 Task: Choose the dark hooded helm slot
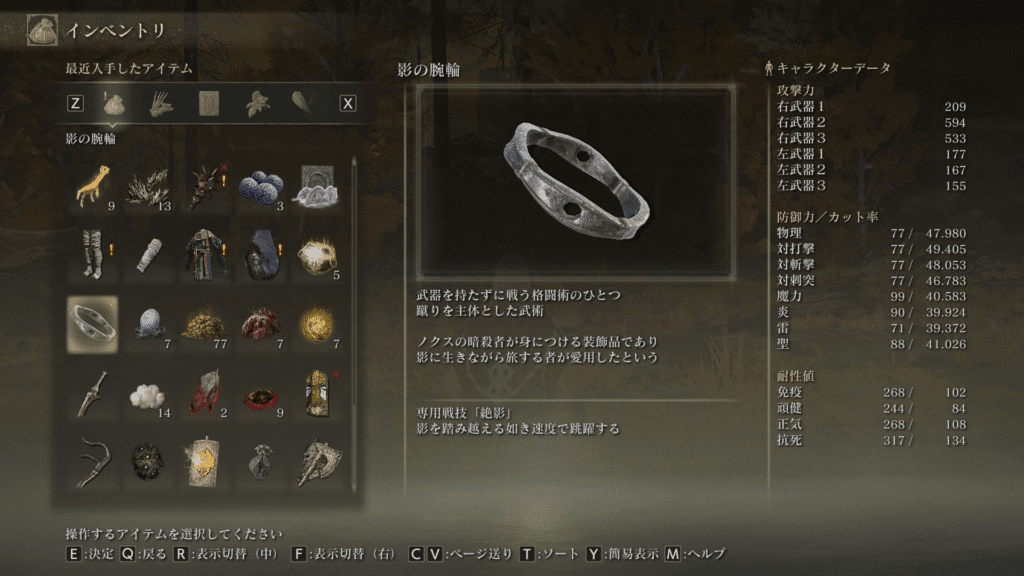(260, 254)
